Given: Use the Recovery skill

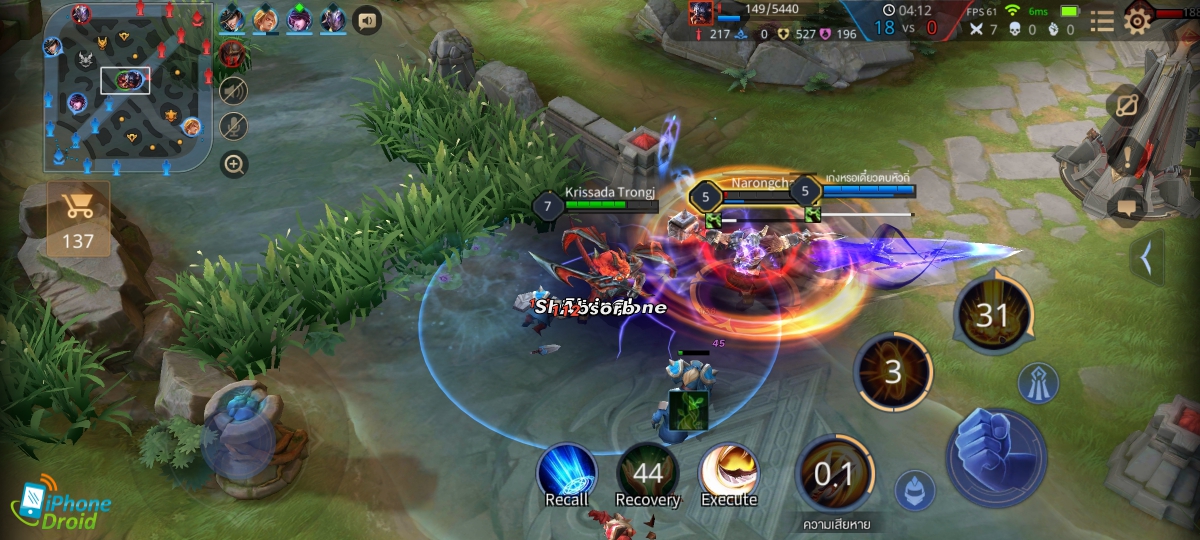Looking at the screenshot, I should 647,472.
